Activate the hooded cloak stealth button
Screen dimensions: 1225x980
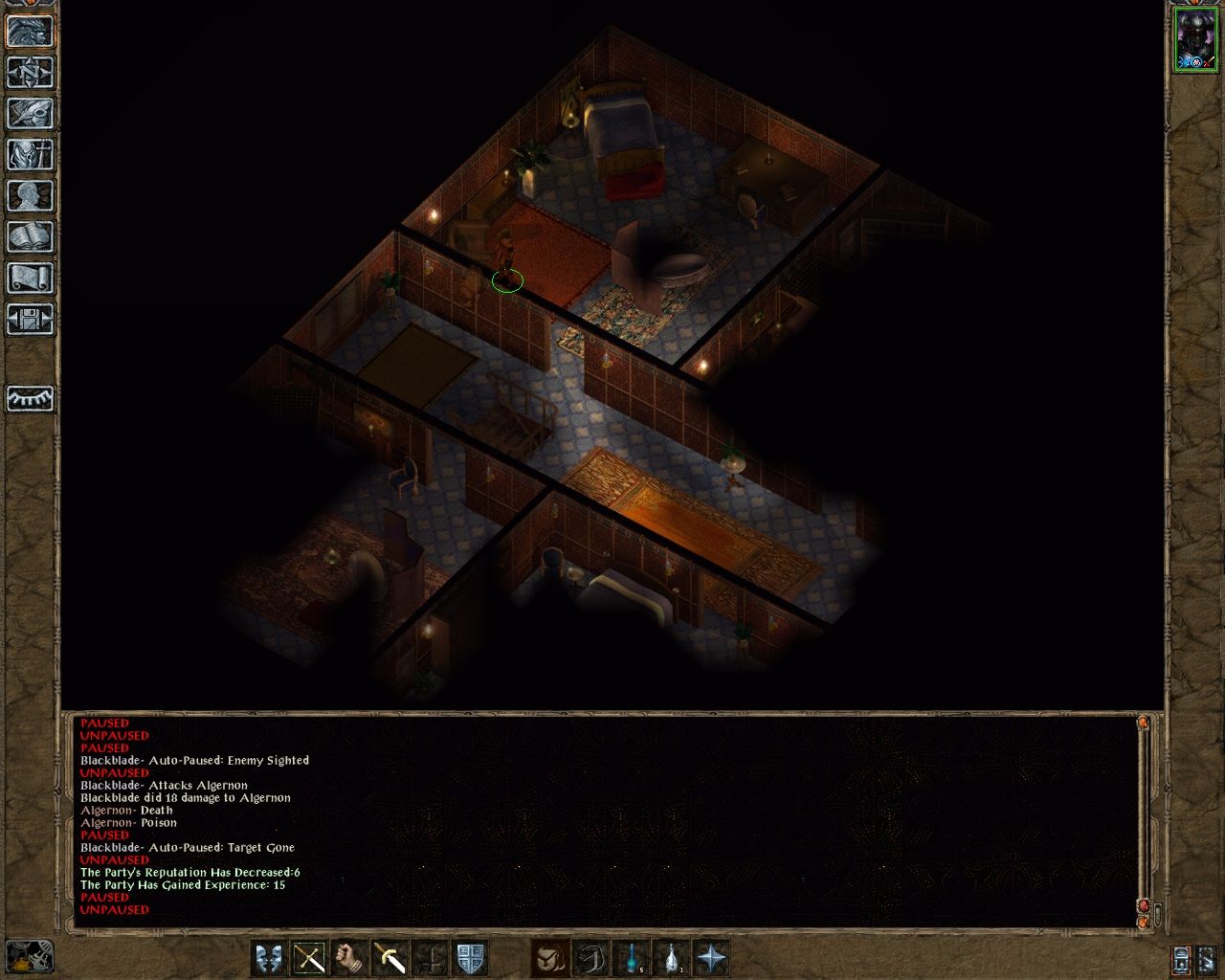[x=591, y=958]
